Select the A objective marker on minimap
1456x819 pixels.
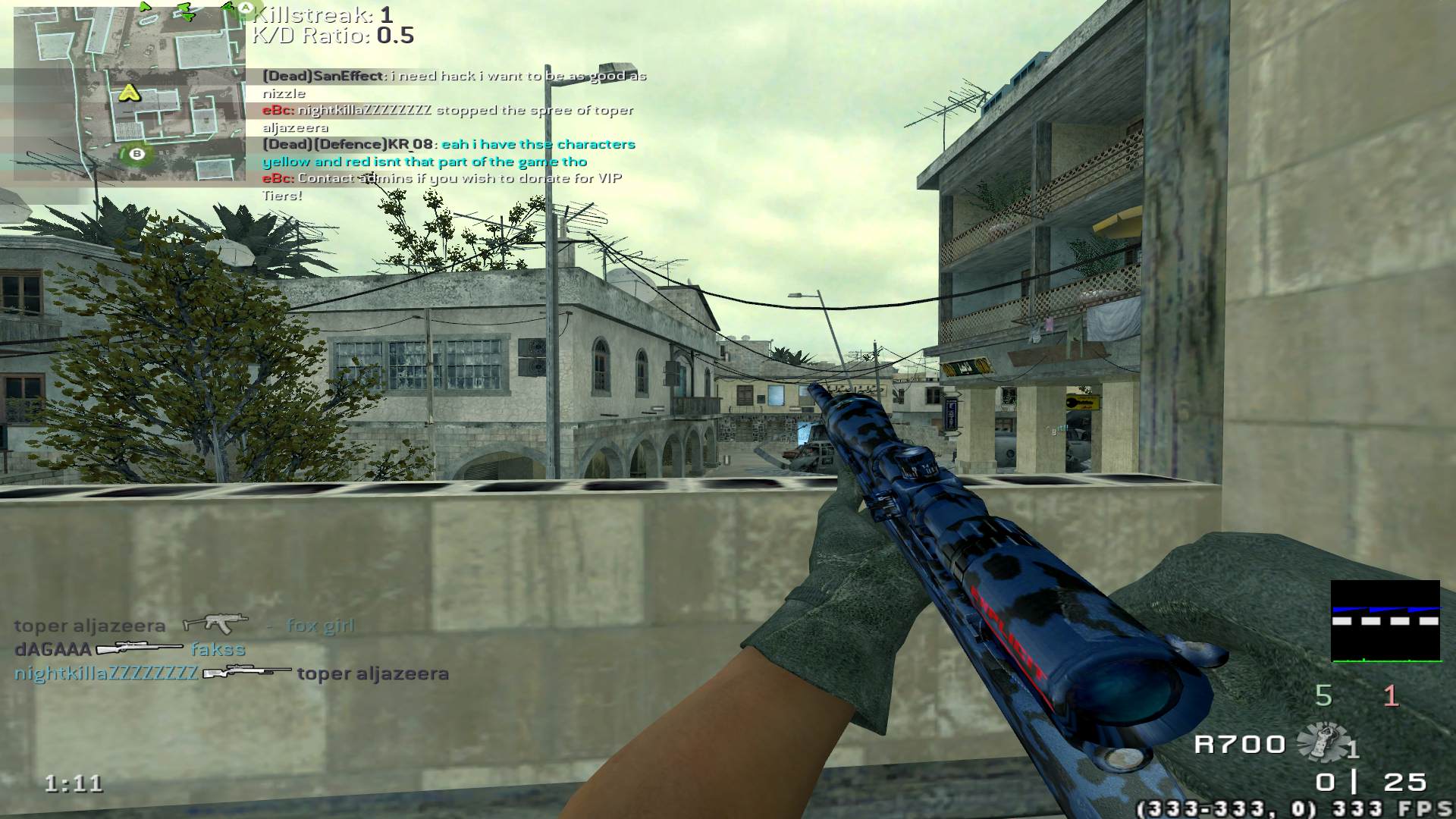(x=246, y=8)
